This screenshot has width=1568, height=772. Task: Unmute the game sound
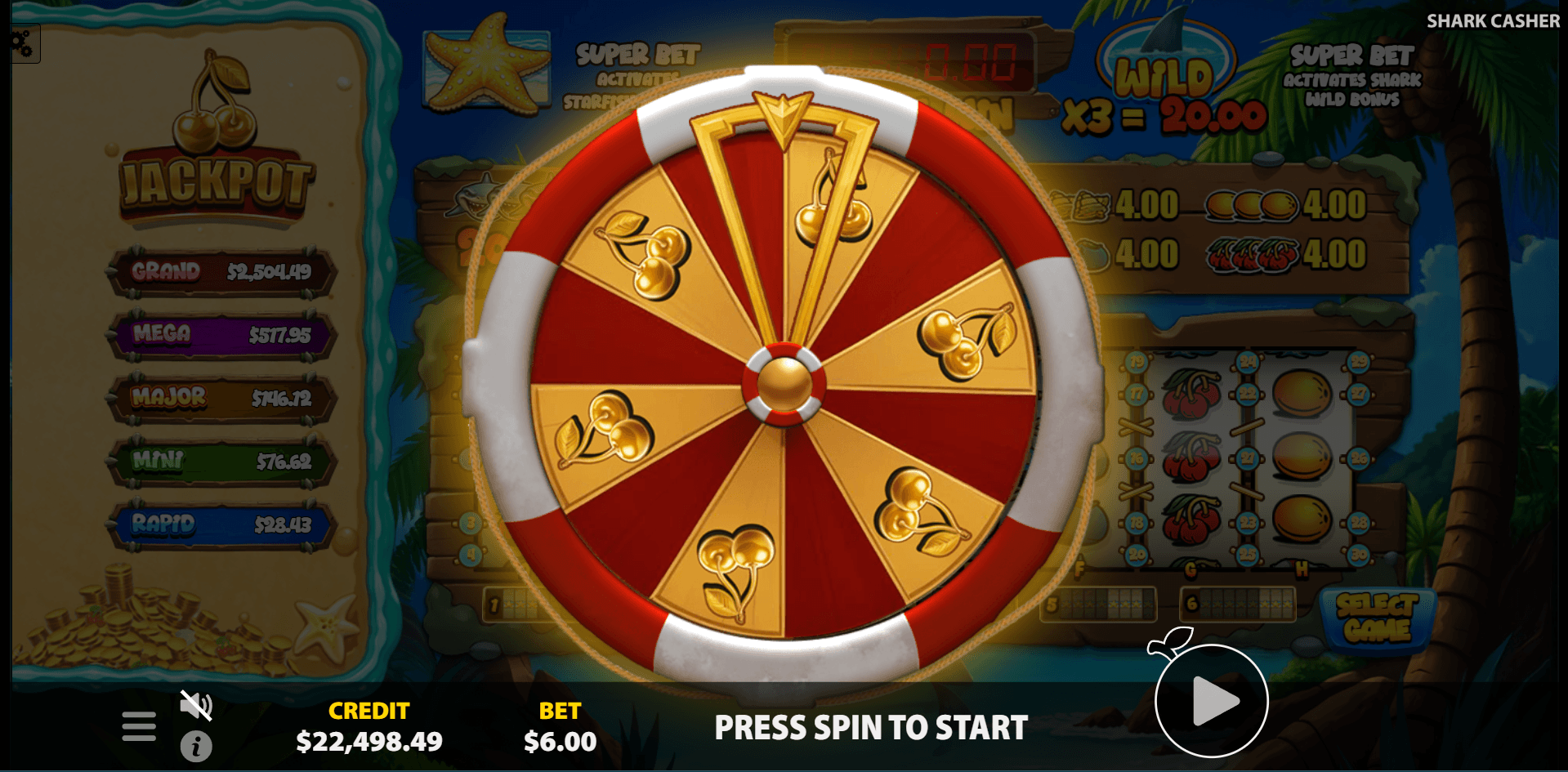pyautogui.click(x=196, y=704)
